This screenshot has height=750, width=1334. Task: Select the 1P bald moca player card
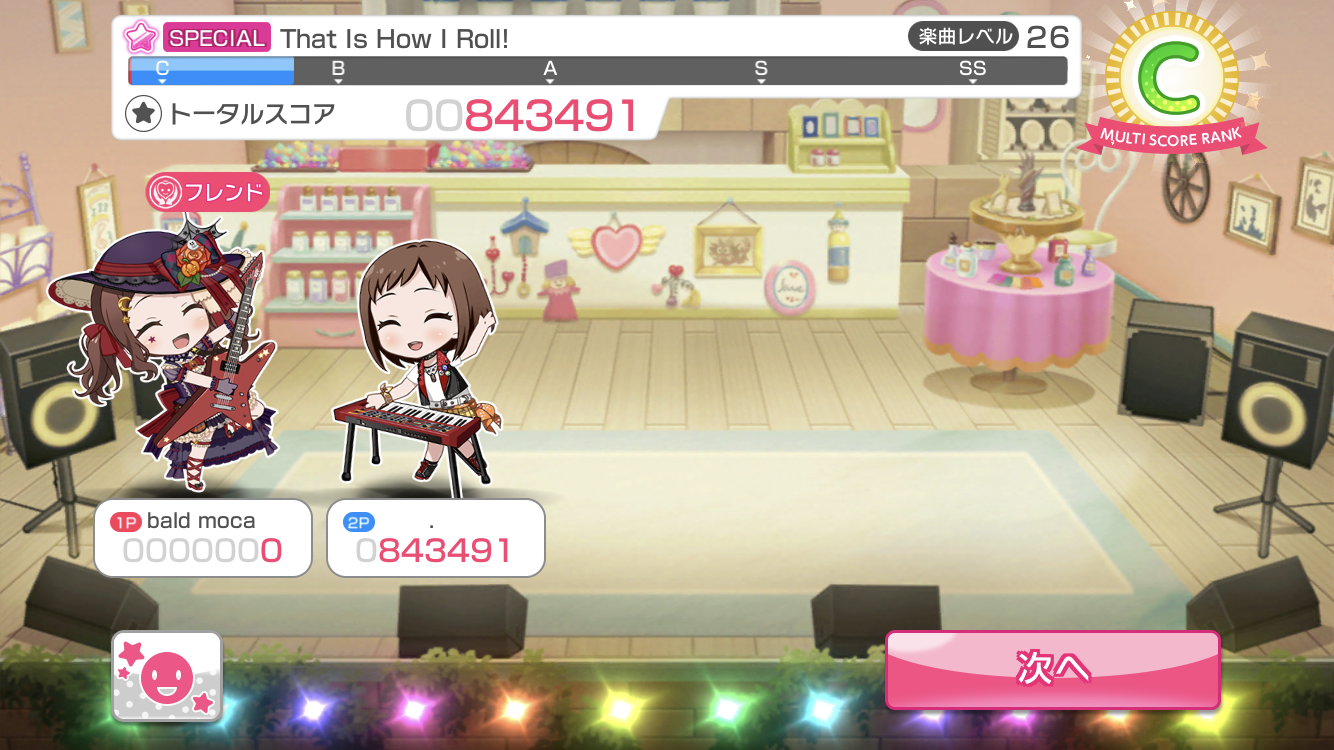(203, 538)
